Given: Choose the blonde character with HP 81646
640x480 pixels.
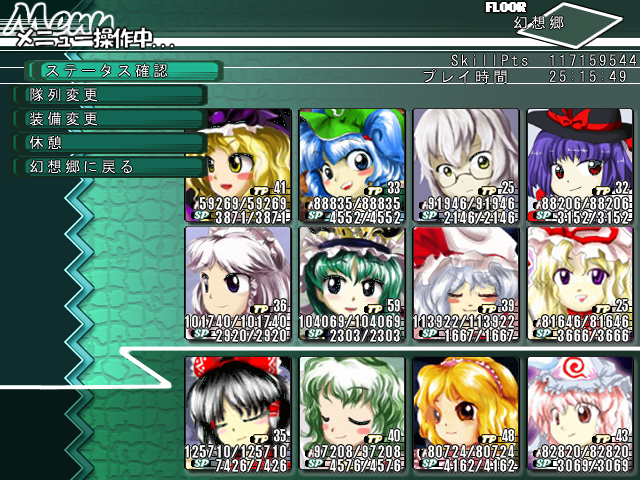Looking at the screenshot, I should pyautogui.click(x=579, y=275).
